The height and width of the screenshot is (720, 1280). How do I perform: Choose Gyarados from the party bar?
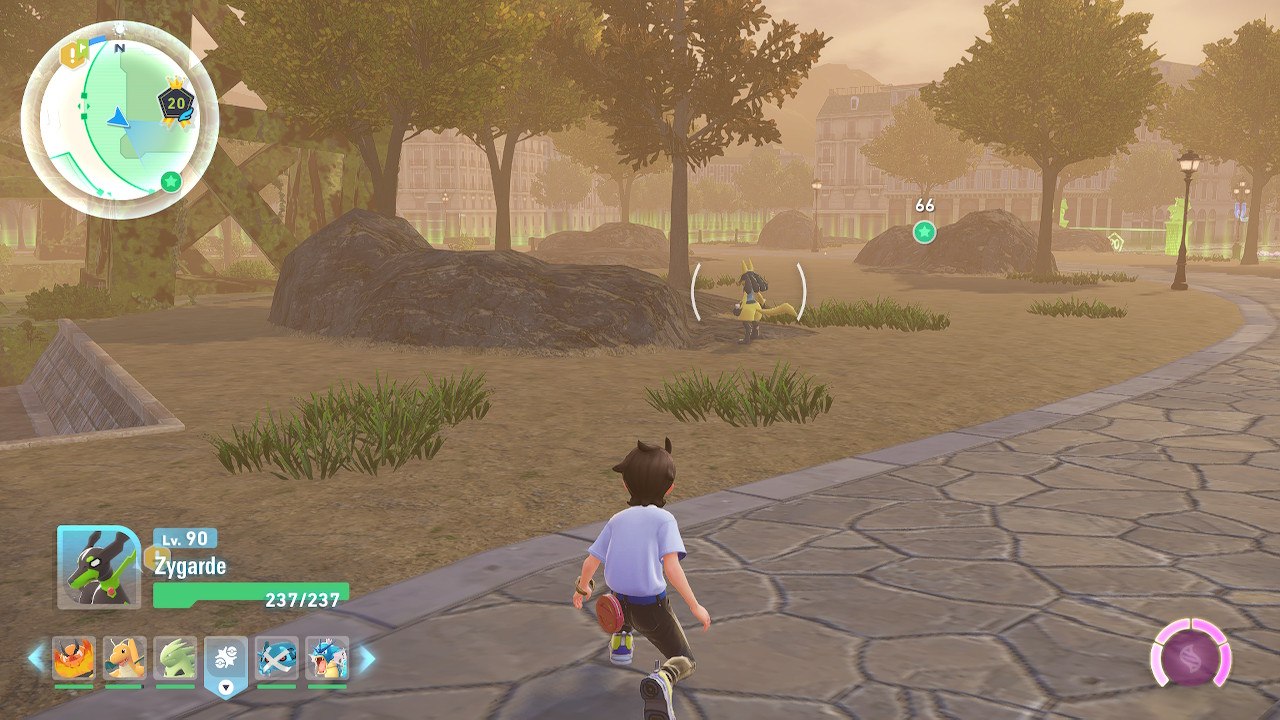click(327, 659)
